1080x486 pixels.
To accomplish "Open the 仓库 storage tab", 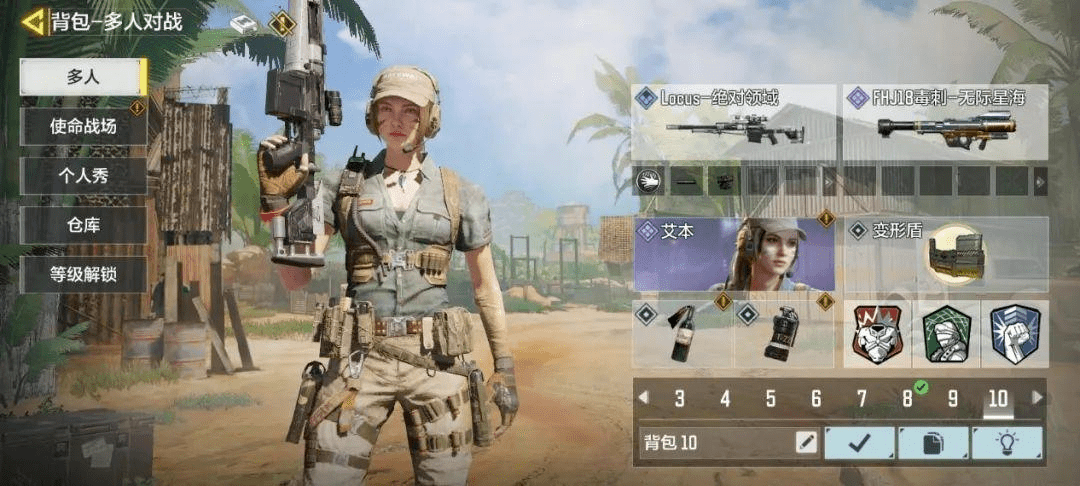I will (x=84, y=225).
